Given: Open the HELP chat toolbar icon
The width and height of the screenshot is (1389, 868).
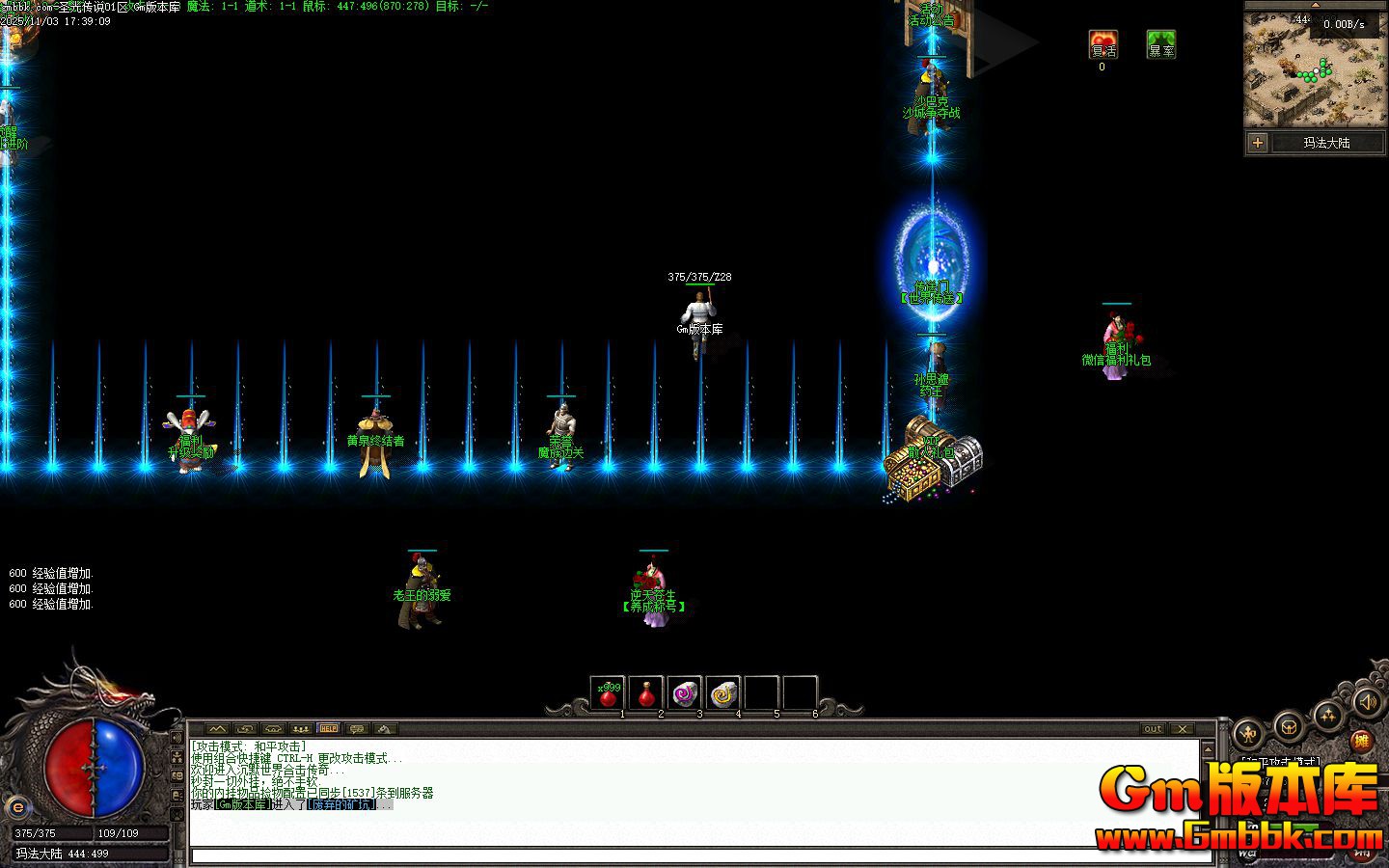Looking at the screenshot, I should [x=328, y=728].
